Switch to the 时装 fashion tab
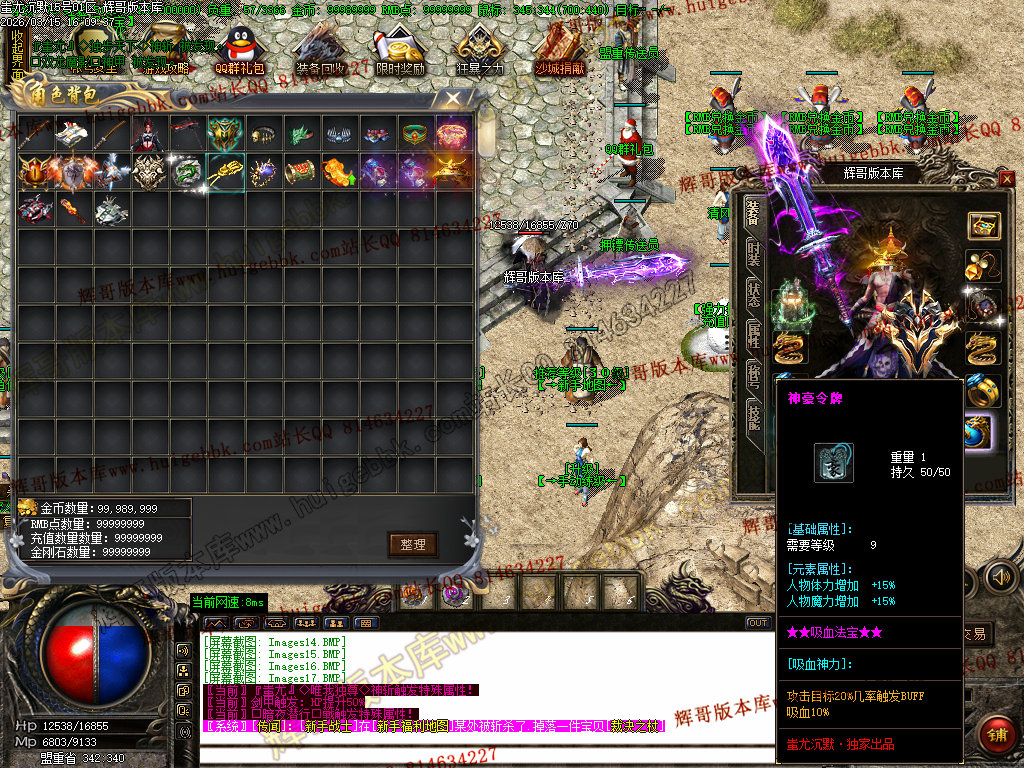1024x768 pixels. point(754,254)
